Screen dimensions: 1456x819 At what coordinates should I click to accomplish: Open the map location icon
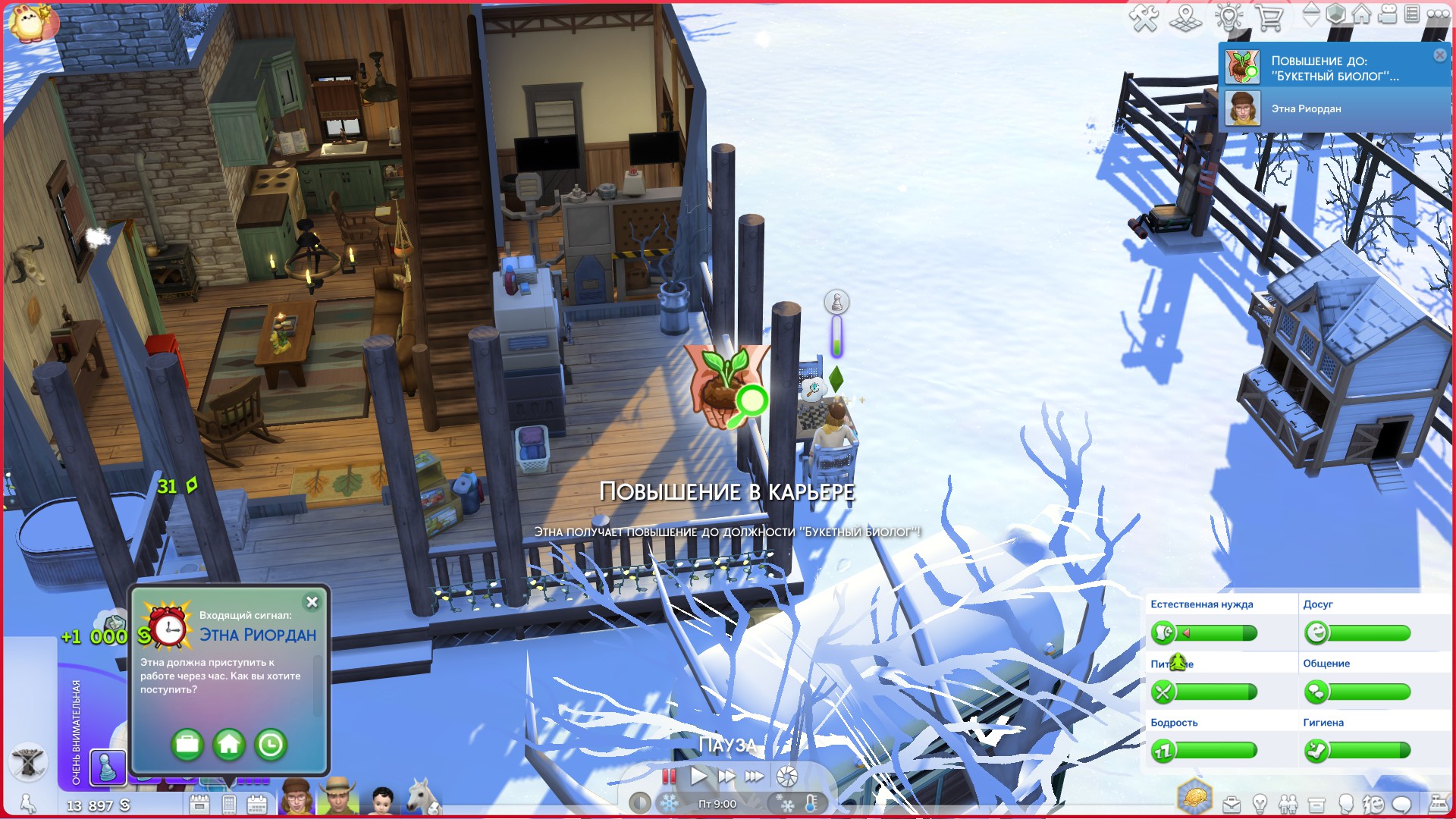coord(1185,17)
